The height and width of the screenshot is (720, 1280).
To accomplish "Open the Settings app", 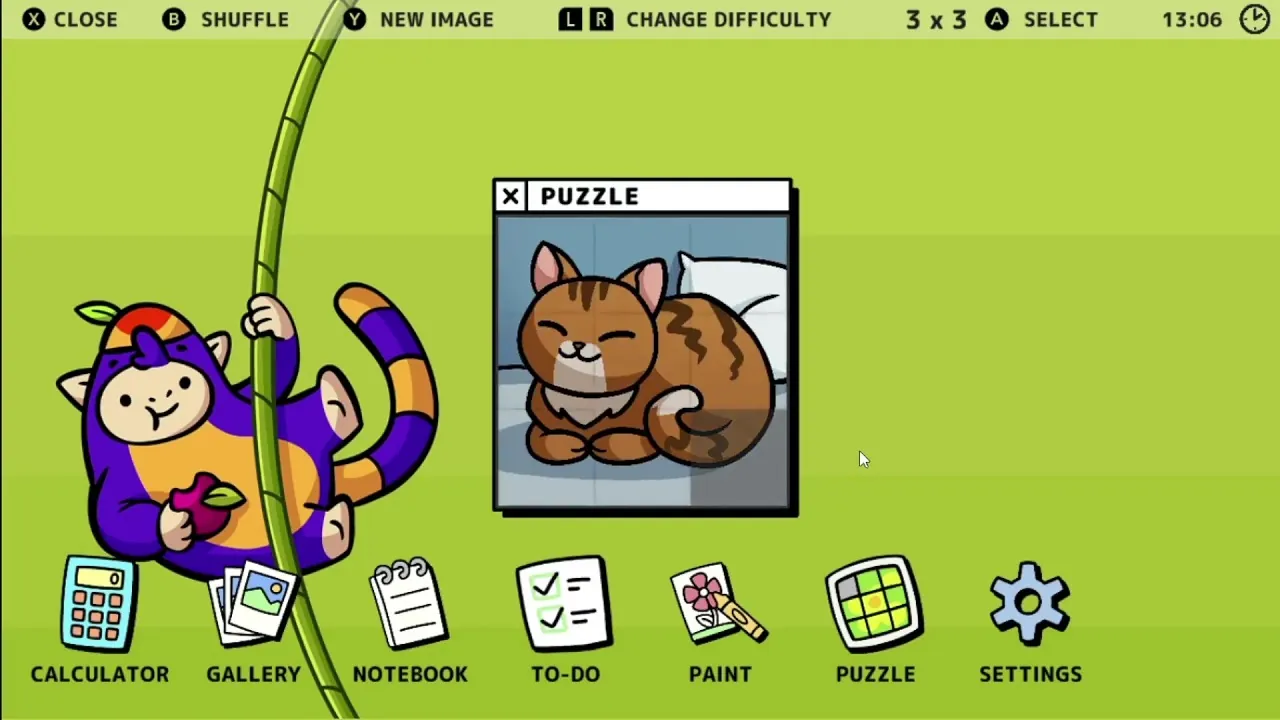I will tap(1029, 603).
